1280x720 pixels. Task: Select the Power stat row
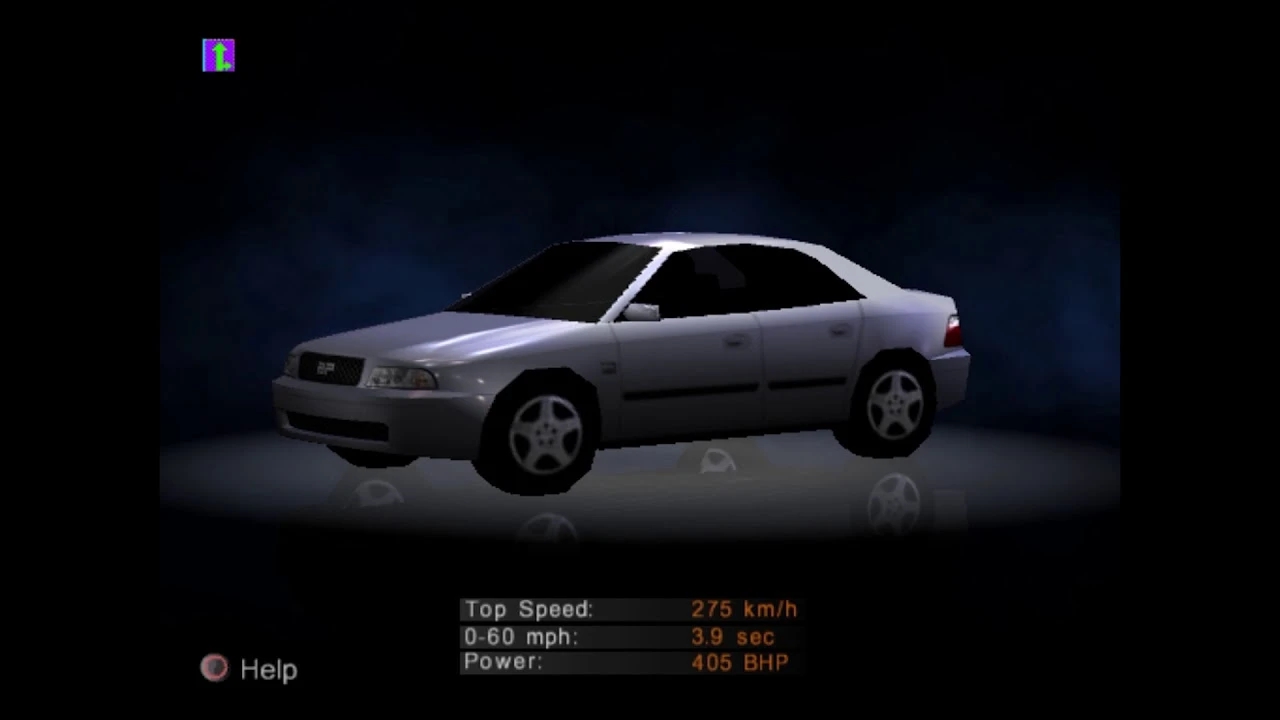[x=600, y=661]
